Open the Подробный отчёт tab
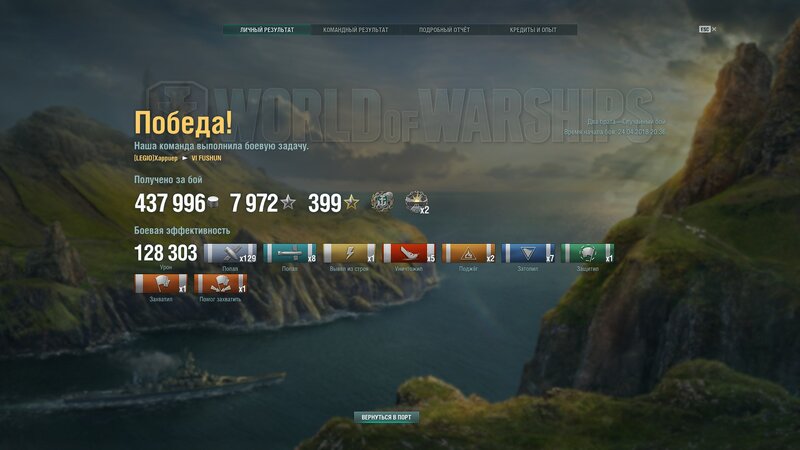This screenshot has width=800, height=450. coord(445,30)
